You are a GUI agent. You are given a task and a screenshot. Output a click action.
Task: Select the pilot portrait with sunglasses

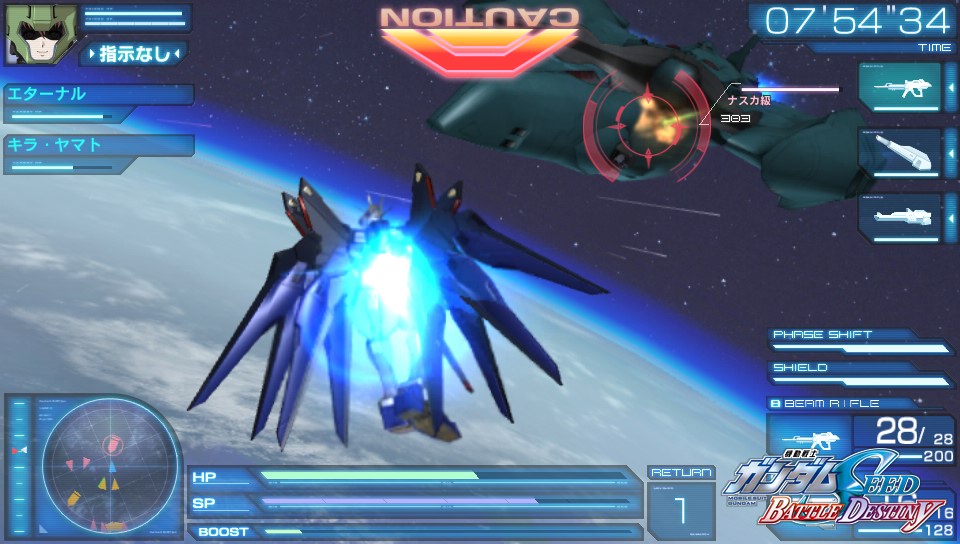[29, 34]
